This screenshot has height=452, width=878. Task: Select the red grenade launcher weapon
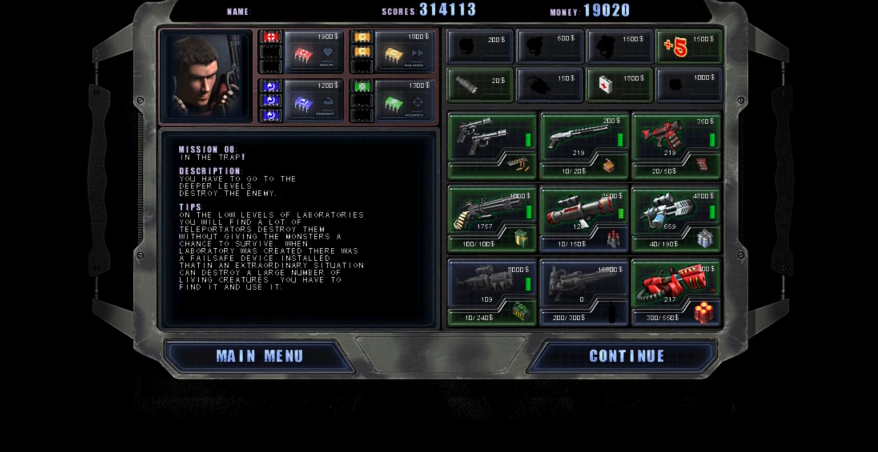coord(675,136)
